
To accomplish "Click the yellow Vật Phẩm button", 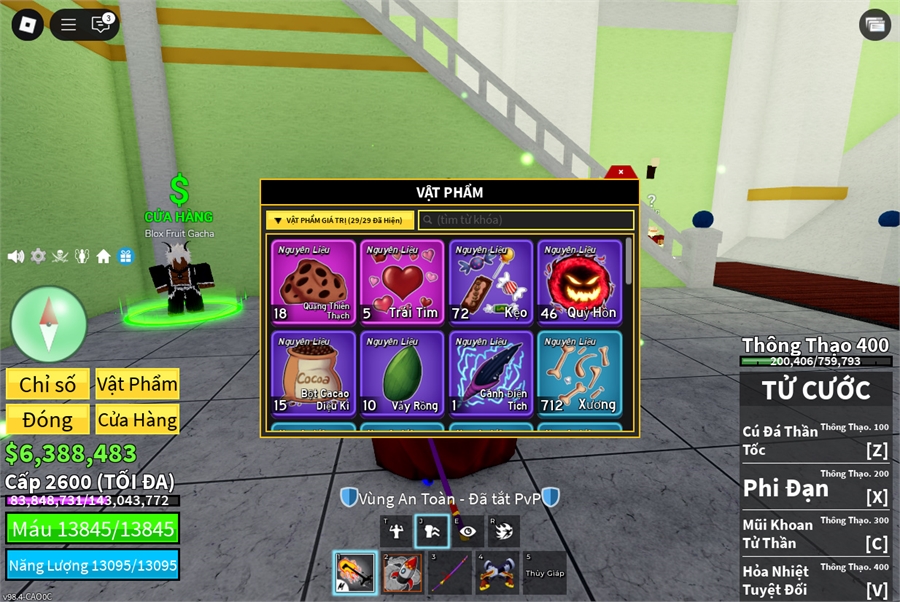I will coord(137,384).
